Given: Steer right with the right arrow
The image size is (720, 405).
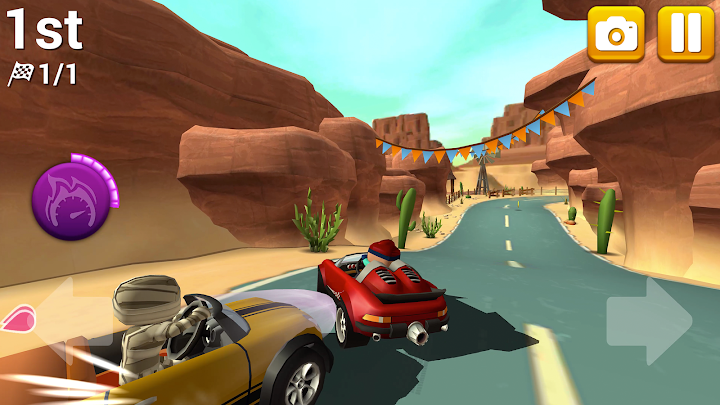Looking at the screenshot, I should point(651,320).
